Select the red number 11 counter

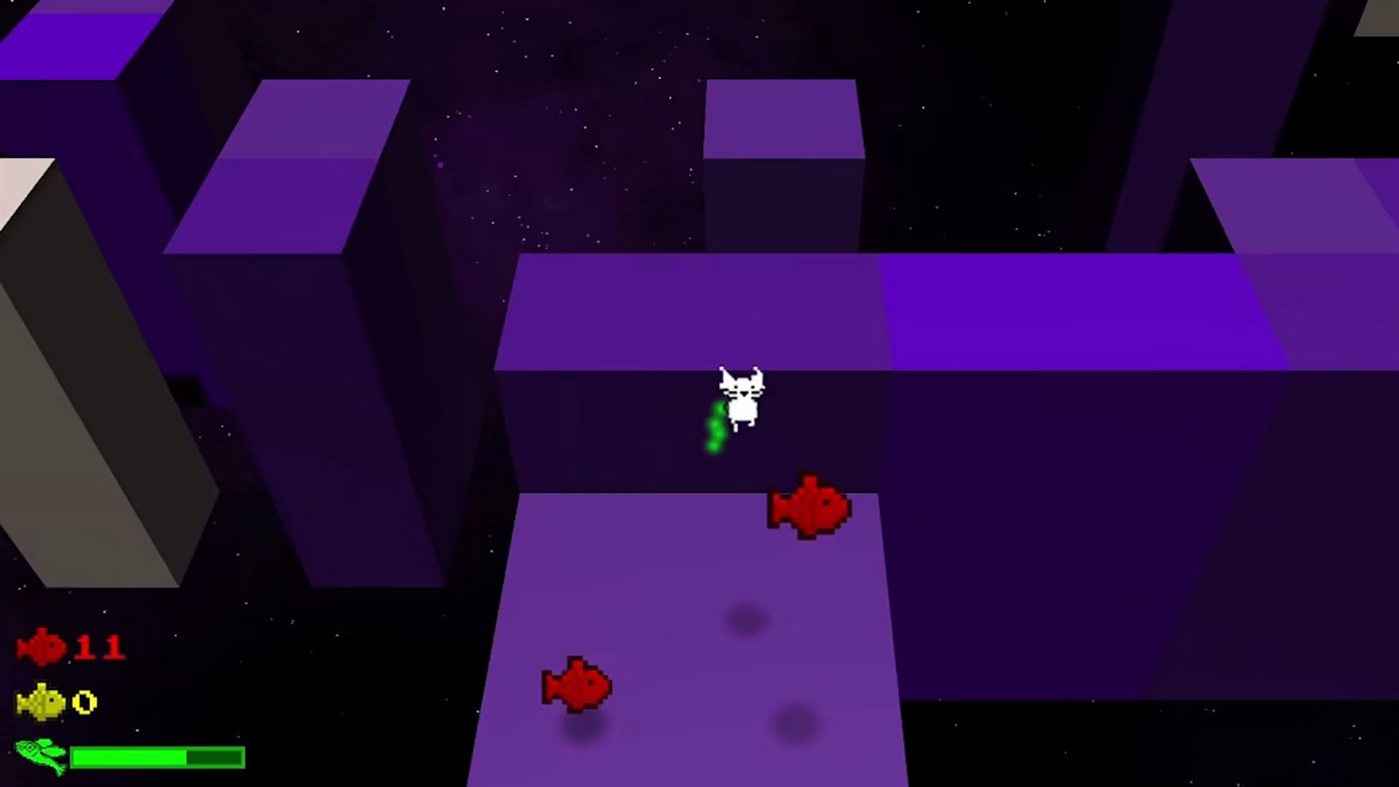(x=103, y=647)
